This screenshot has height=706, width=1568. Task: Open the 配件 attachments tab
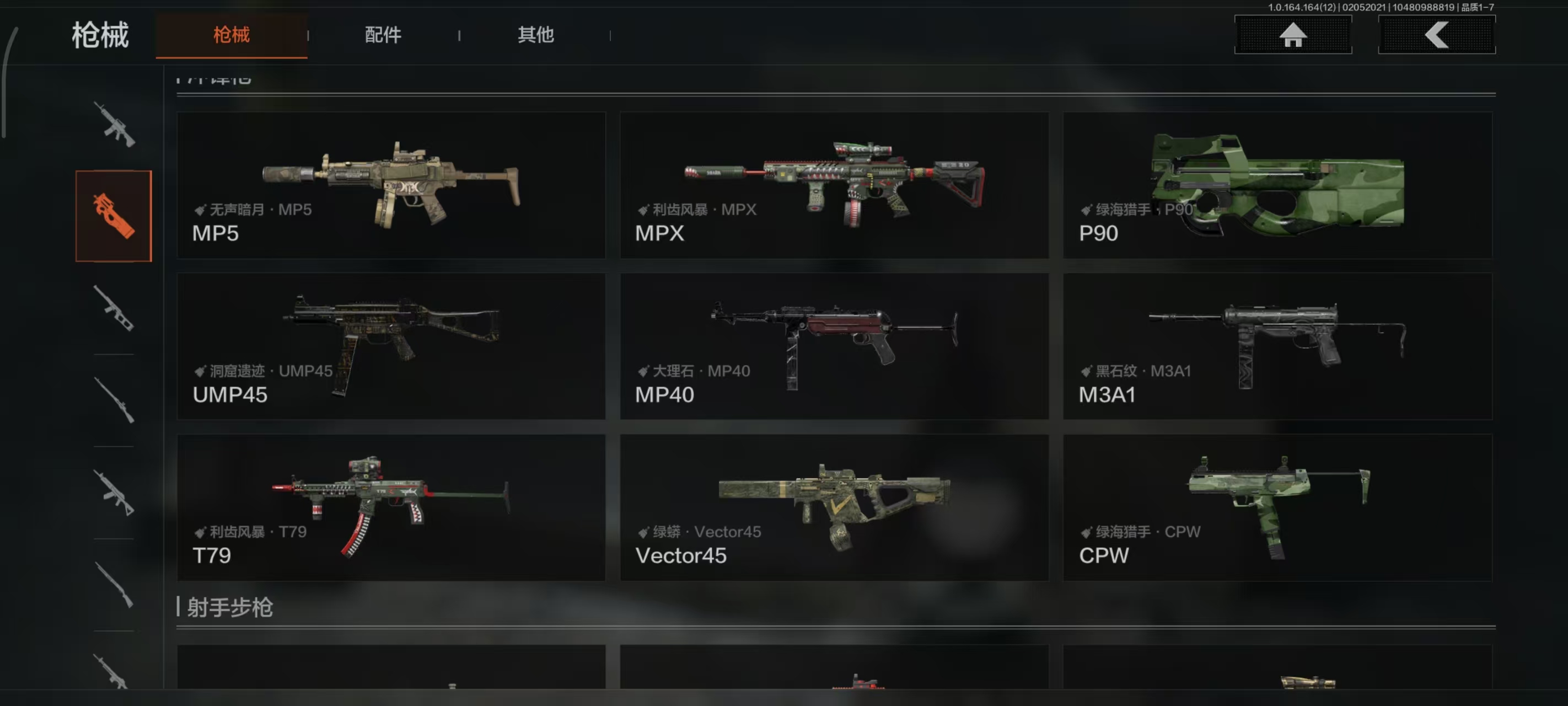pos(383,35)
